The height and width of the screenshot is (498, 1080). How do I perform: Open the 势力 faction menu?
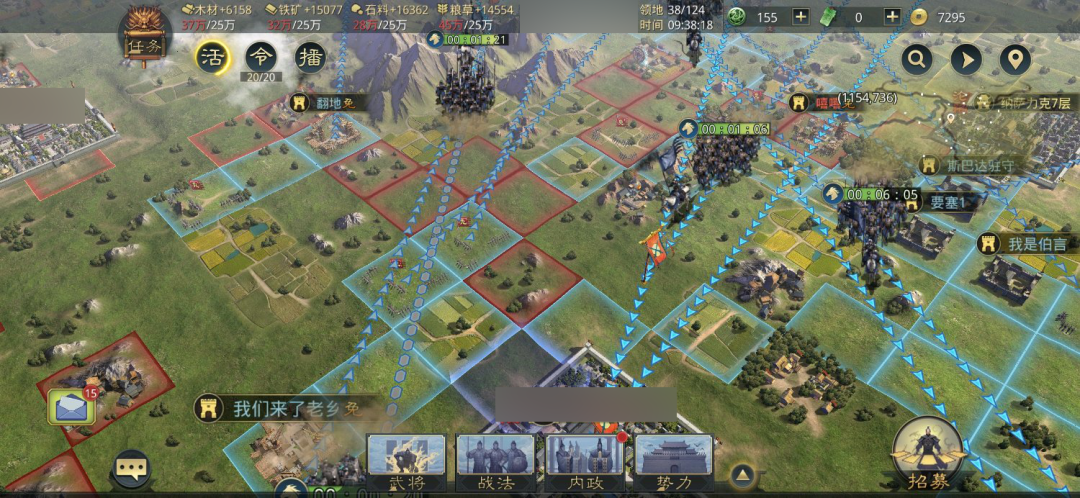tap(673, 462)
